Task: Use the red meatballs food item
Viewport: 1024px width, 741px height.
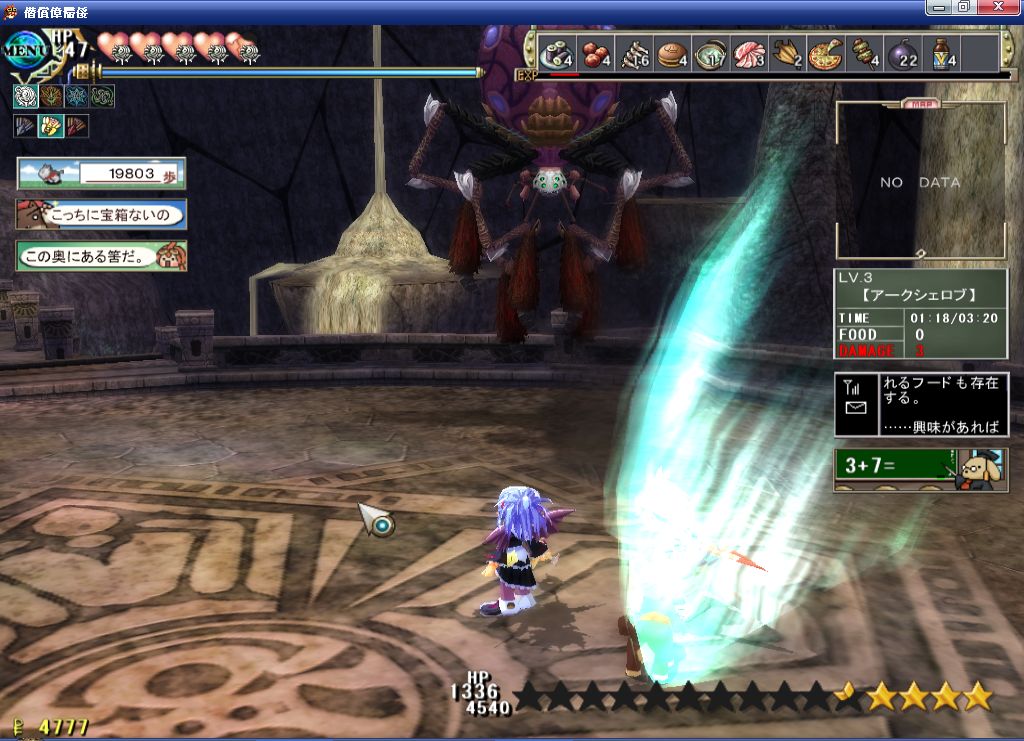Action: (x=597, y=52)
